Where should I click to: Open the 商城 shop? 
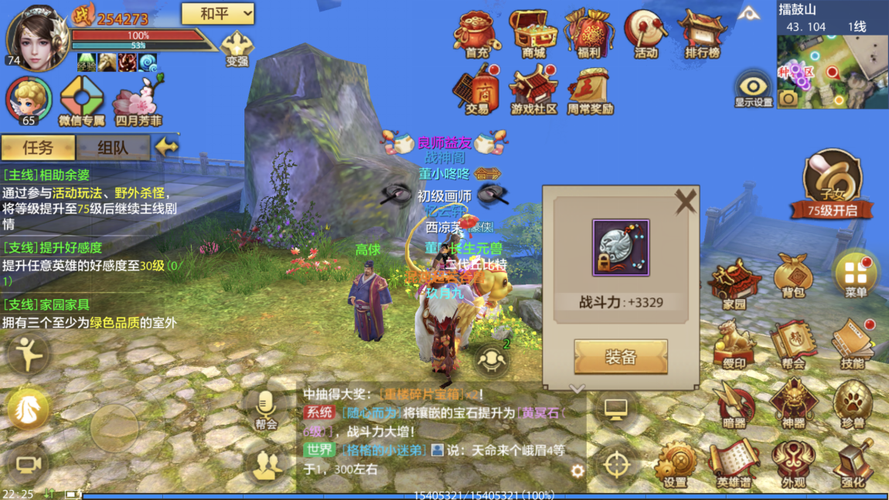533,33
